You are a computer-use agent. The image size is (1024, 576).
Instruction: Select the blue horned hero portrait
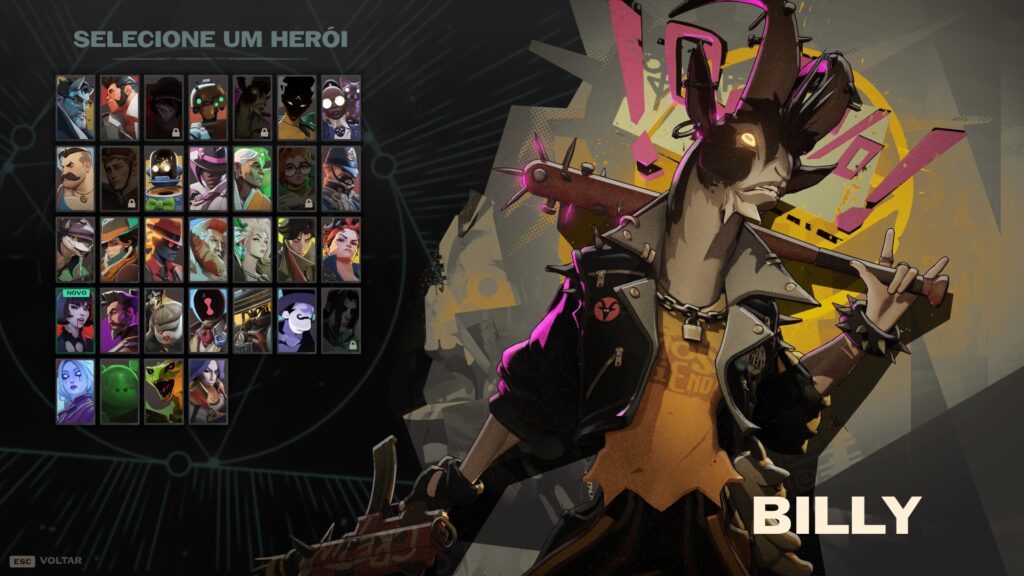click(75, 107)
